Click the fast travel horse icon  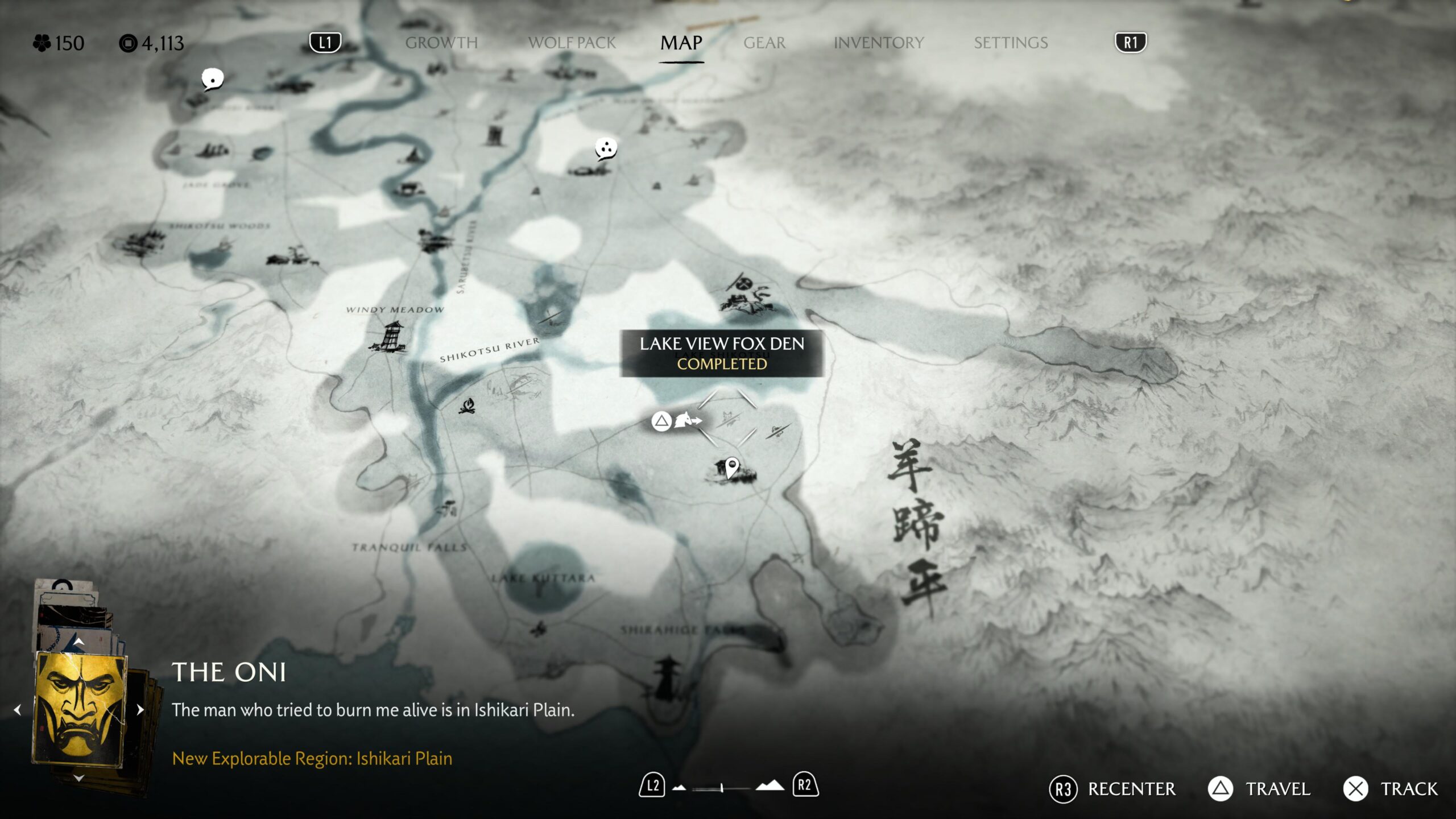click(x=686, y=420)
